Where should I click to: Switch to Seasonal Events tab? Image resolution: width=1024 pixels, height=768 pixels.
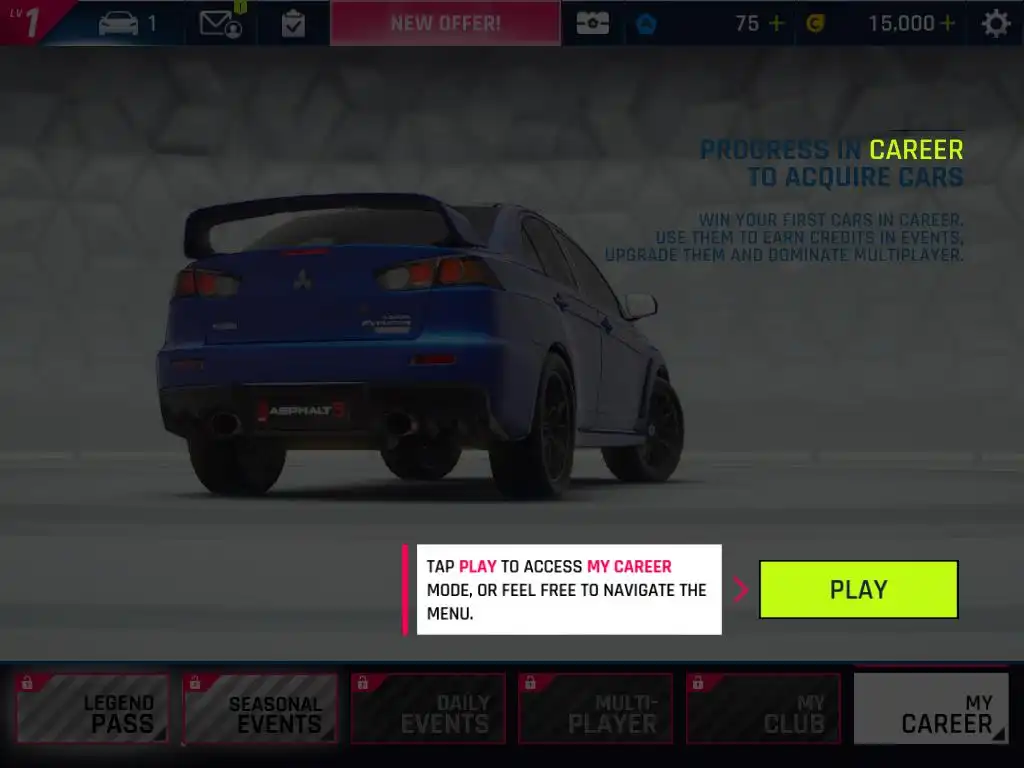(260, 709)
